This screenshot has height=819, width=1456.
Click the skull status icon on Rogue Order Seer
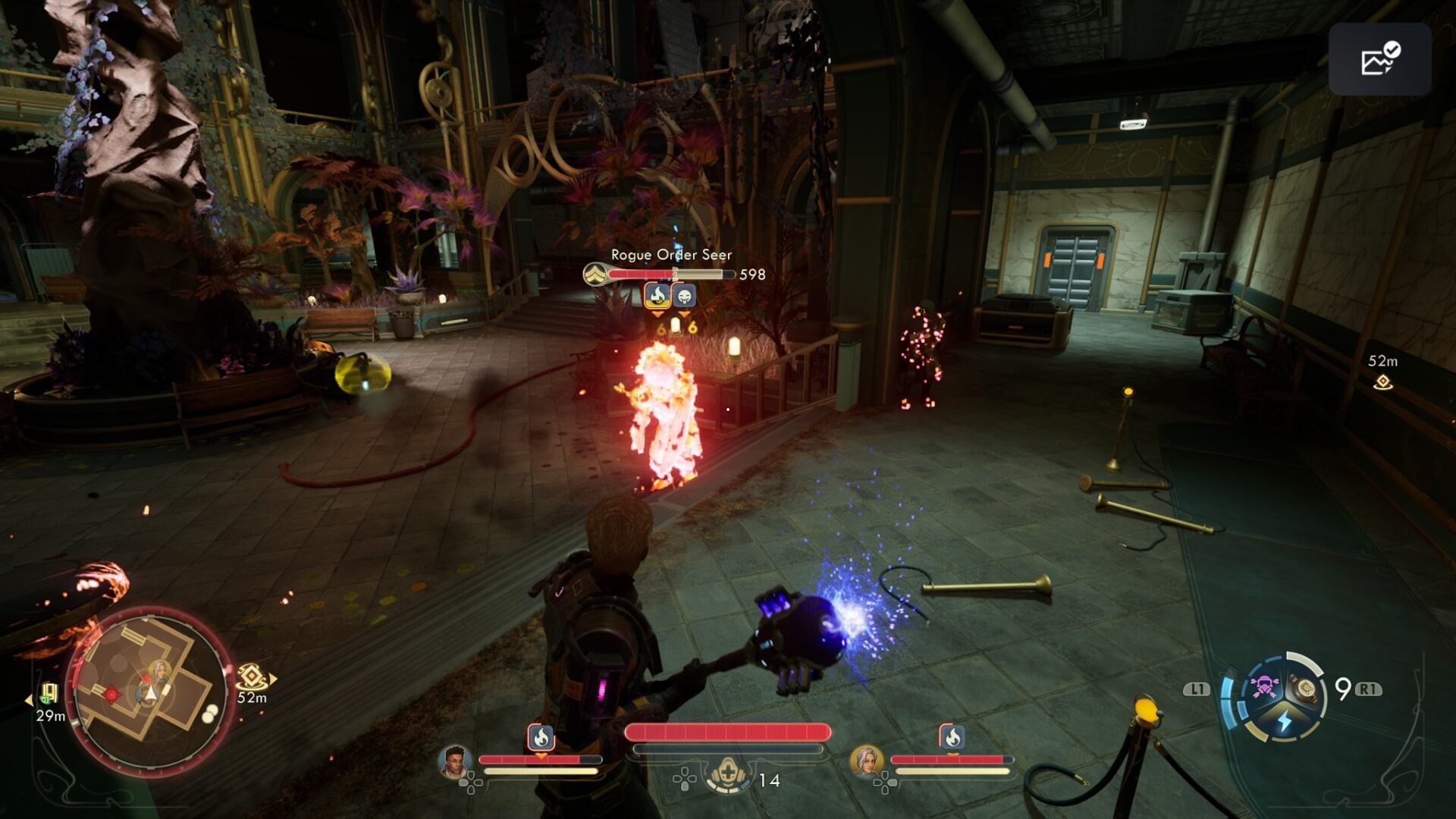pyautogui.click(x=684, y=296)
